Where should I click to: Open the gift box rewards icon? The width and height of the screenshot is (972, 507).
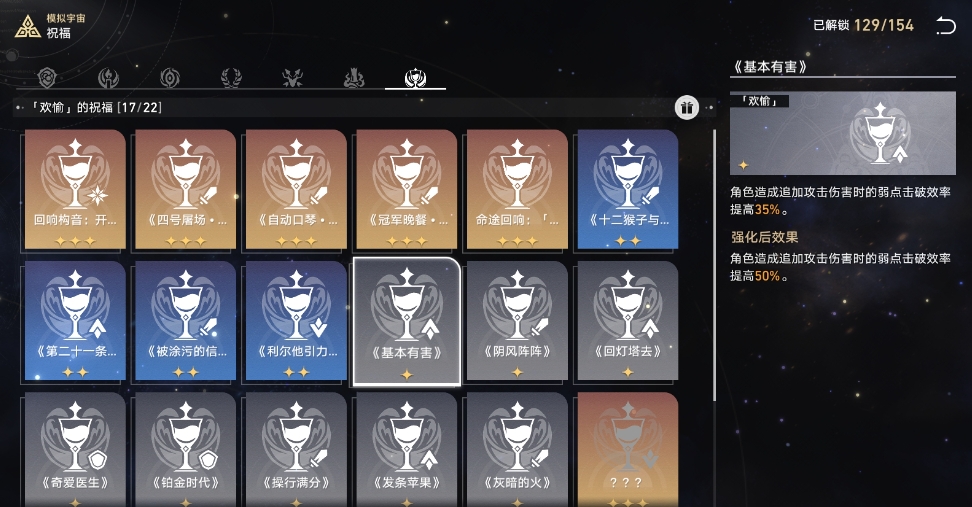click(686, 108)
